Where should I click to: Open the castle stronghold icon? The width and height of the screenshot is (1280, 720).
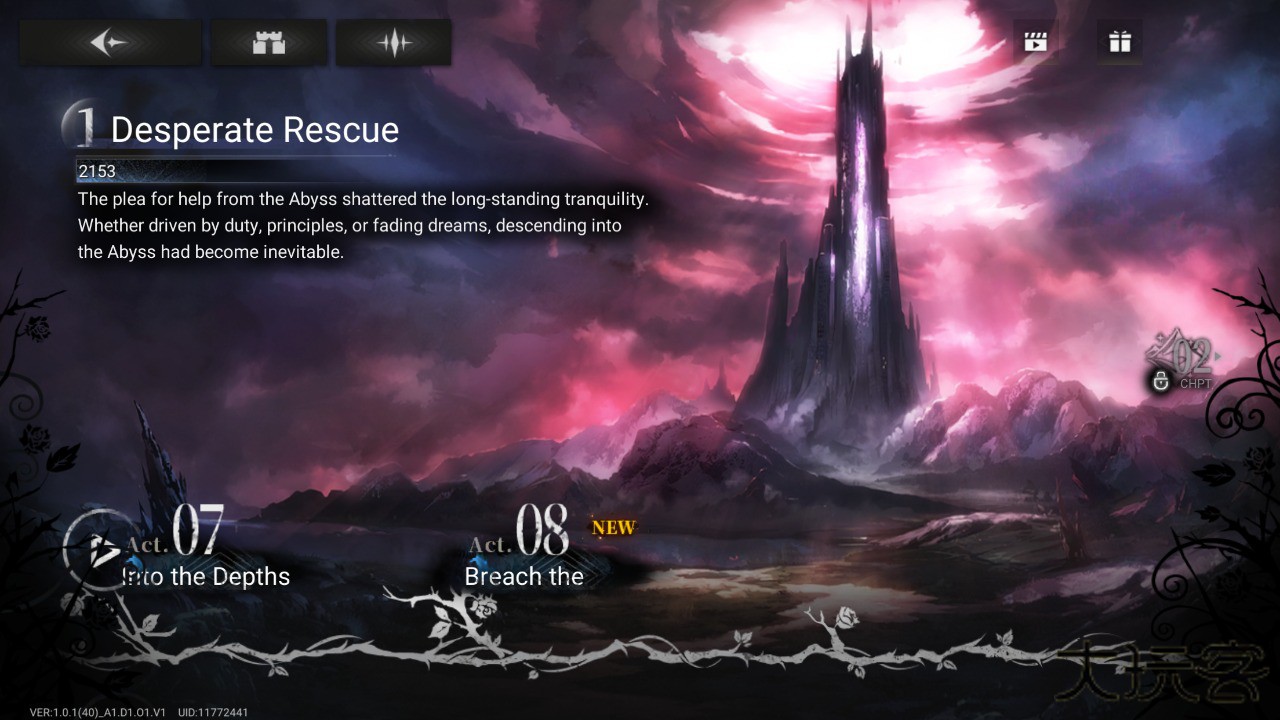coord(267,41)
